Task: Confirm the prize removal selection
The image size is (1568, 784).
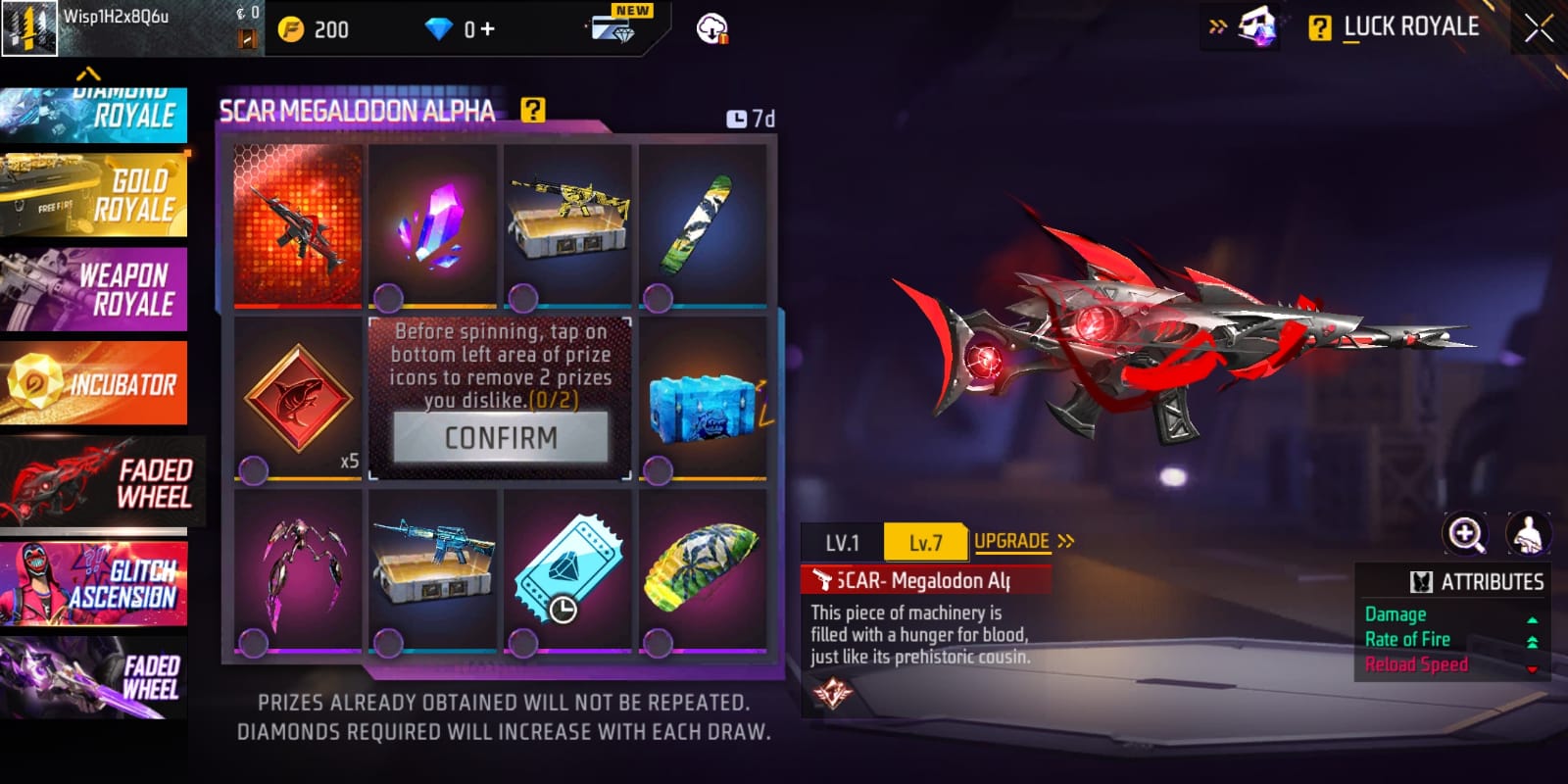Action: pyautogui.click(x=501, y=437)
